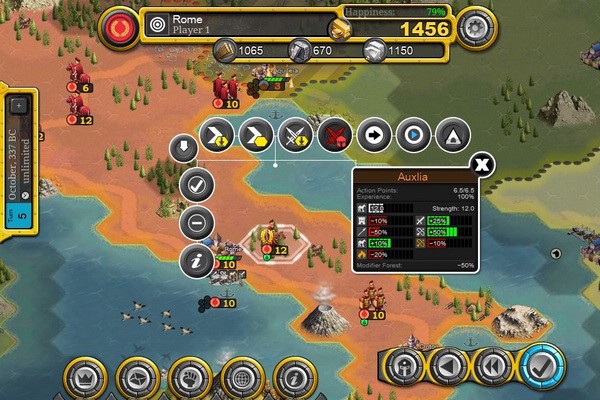Select the white tent triangle action
600x400 pixels.
(450, 133)
